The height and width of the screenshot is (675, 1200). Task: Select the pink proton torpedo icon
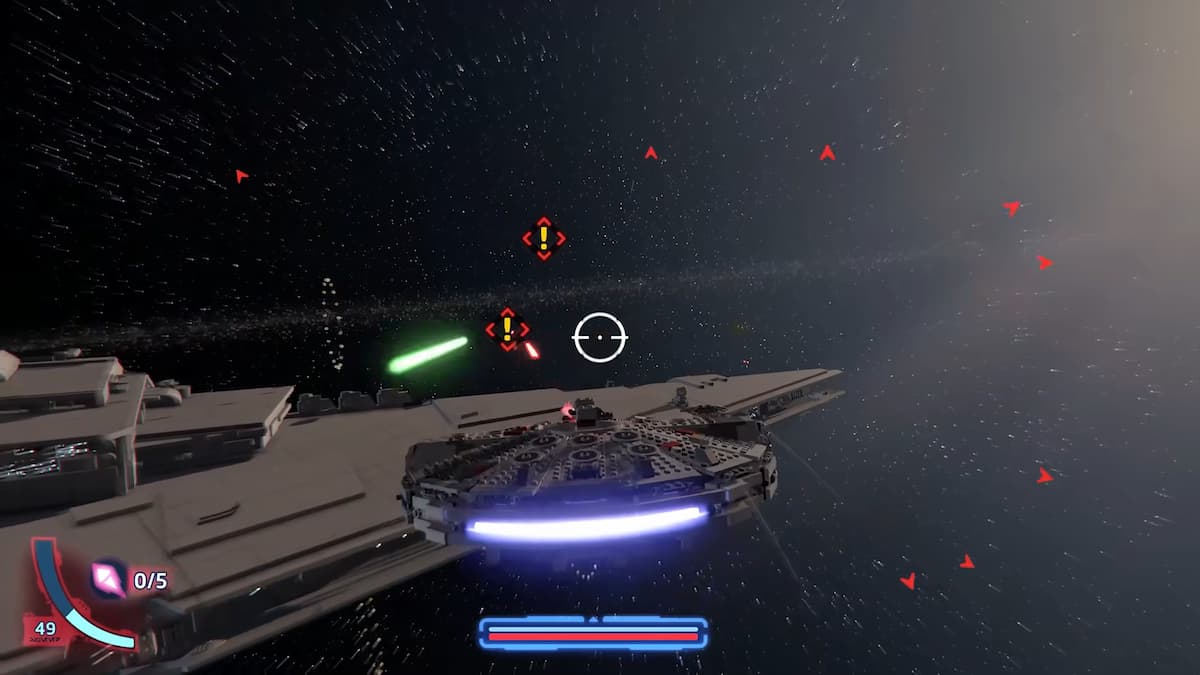coord(108,579)
